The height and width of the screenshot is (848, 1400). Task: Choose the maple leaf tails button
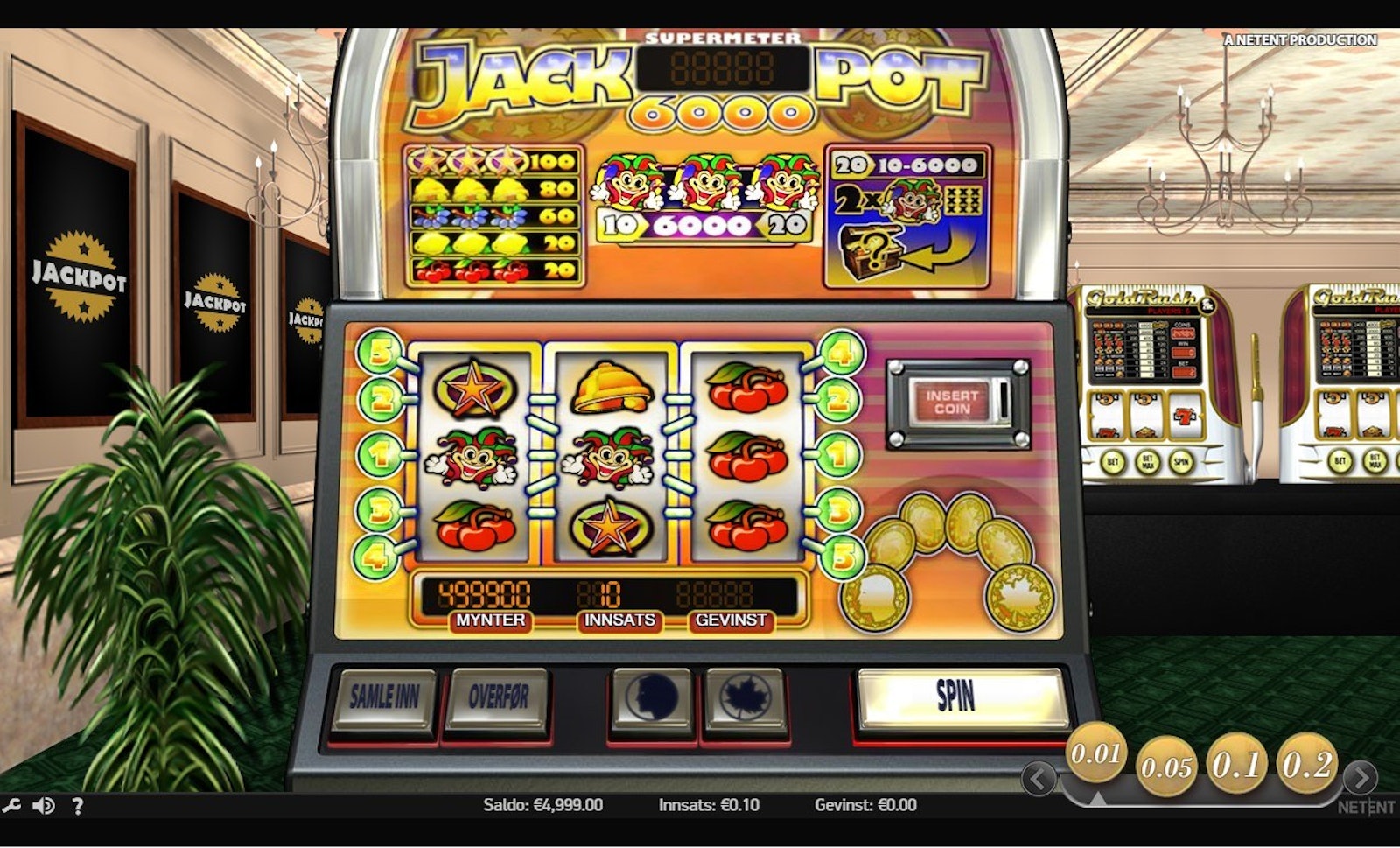pyautogui.click(x=745, y=698)
